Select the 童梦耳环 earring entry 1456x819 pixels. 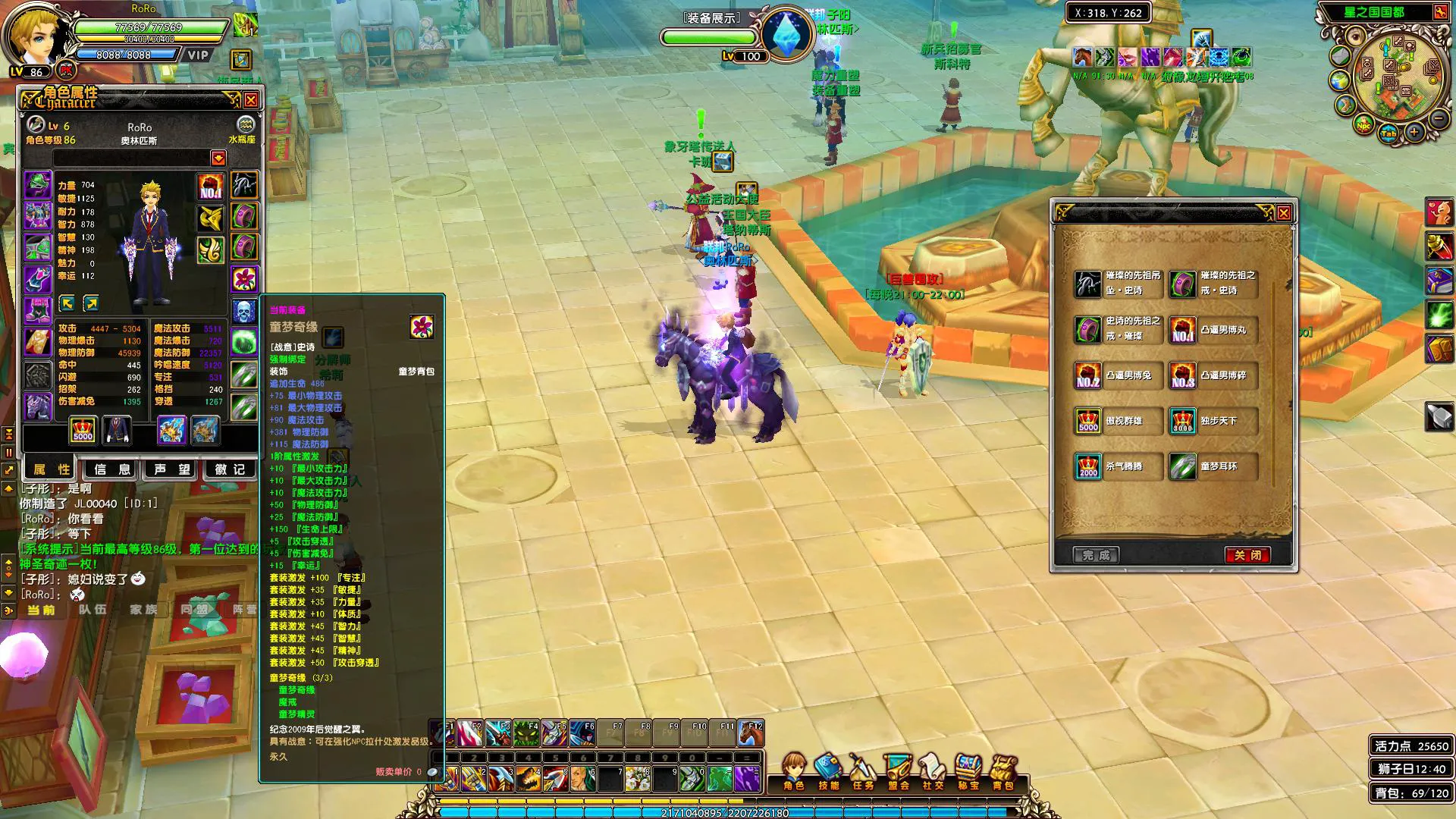pyautogui.click(x=1212, y=466)
